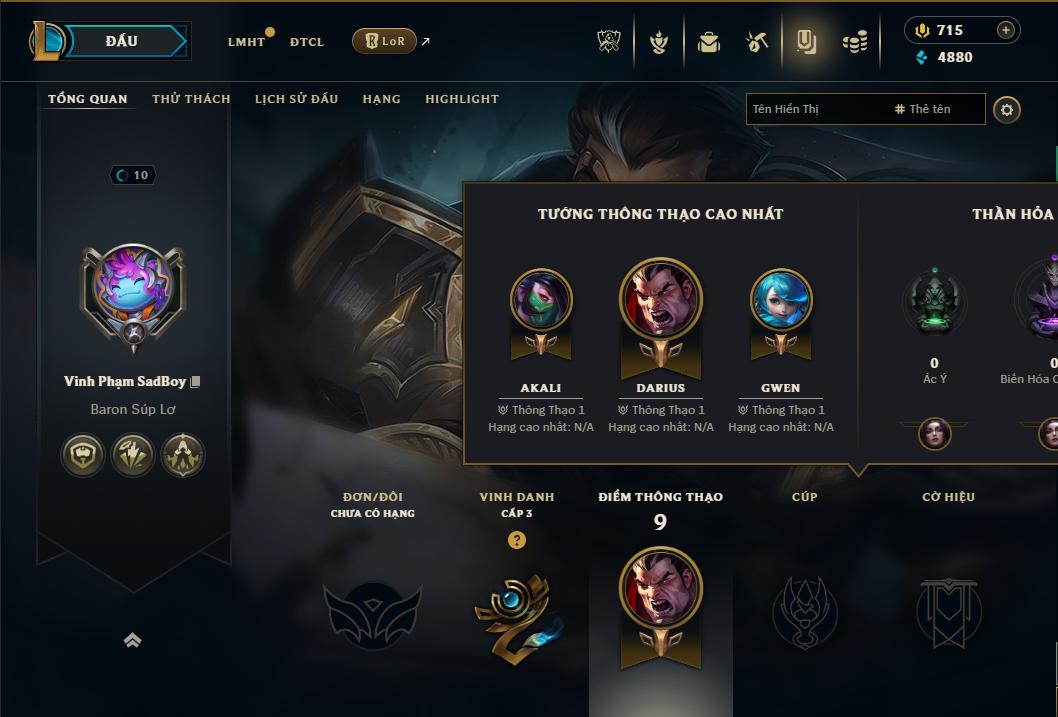
Task: Open the backpack collection icon
Action: 709,42
